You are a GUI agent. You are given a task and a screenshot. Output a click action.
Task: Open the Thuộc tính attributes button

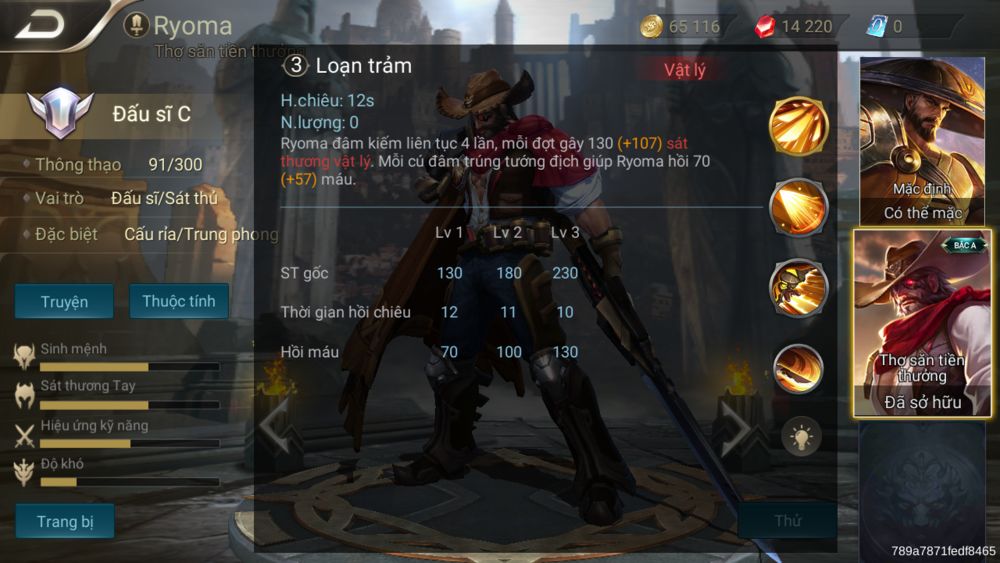tap(179, 301)
